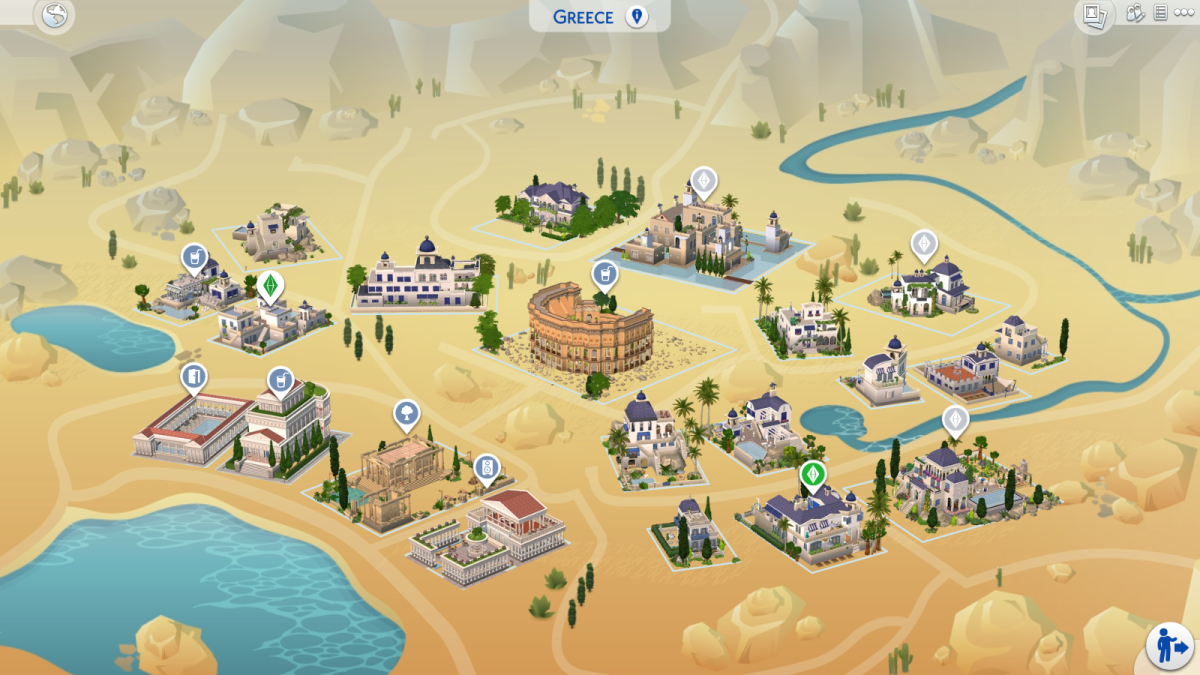Select the speaker marker by the red-roofed temple

[487, 468]
